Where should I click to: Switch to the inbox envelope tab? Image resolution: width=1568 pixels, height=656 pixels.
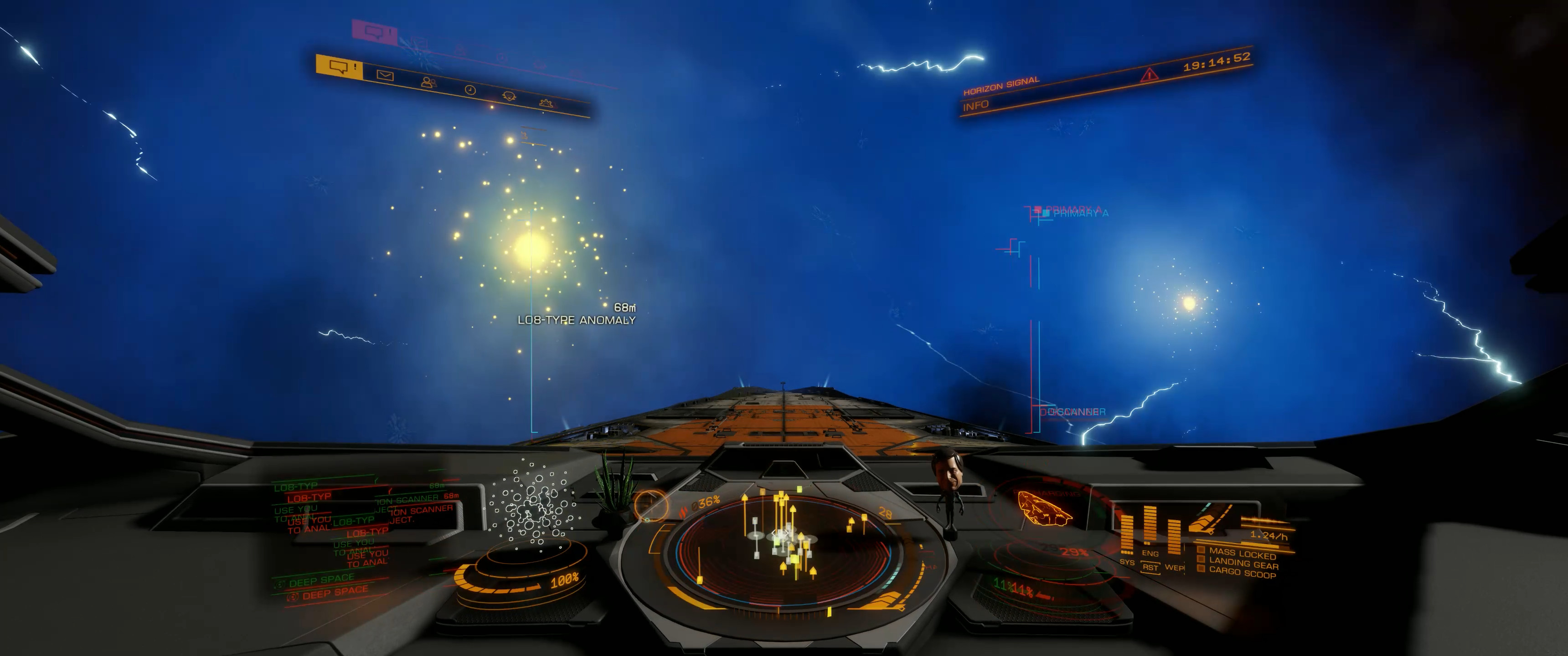385,76
